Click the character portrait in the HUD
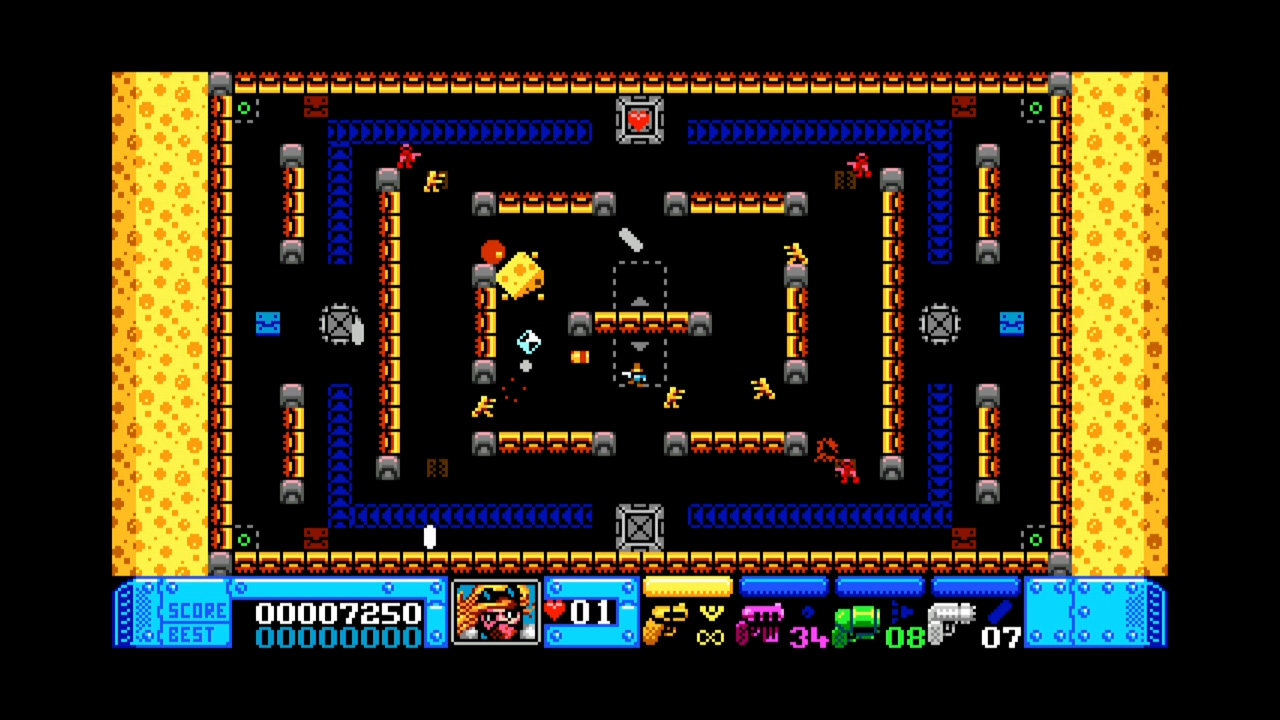Image resolution: width=1280 pixels, height=720 pixels. [x=495, y=615]
